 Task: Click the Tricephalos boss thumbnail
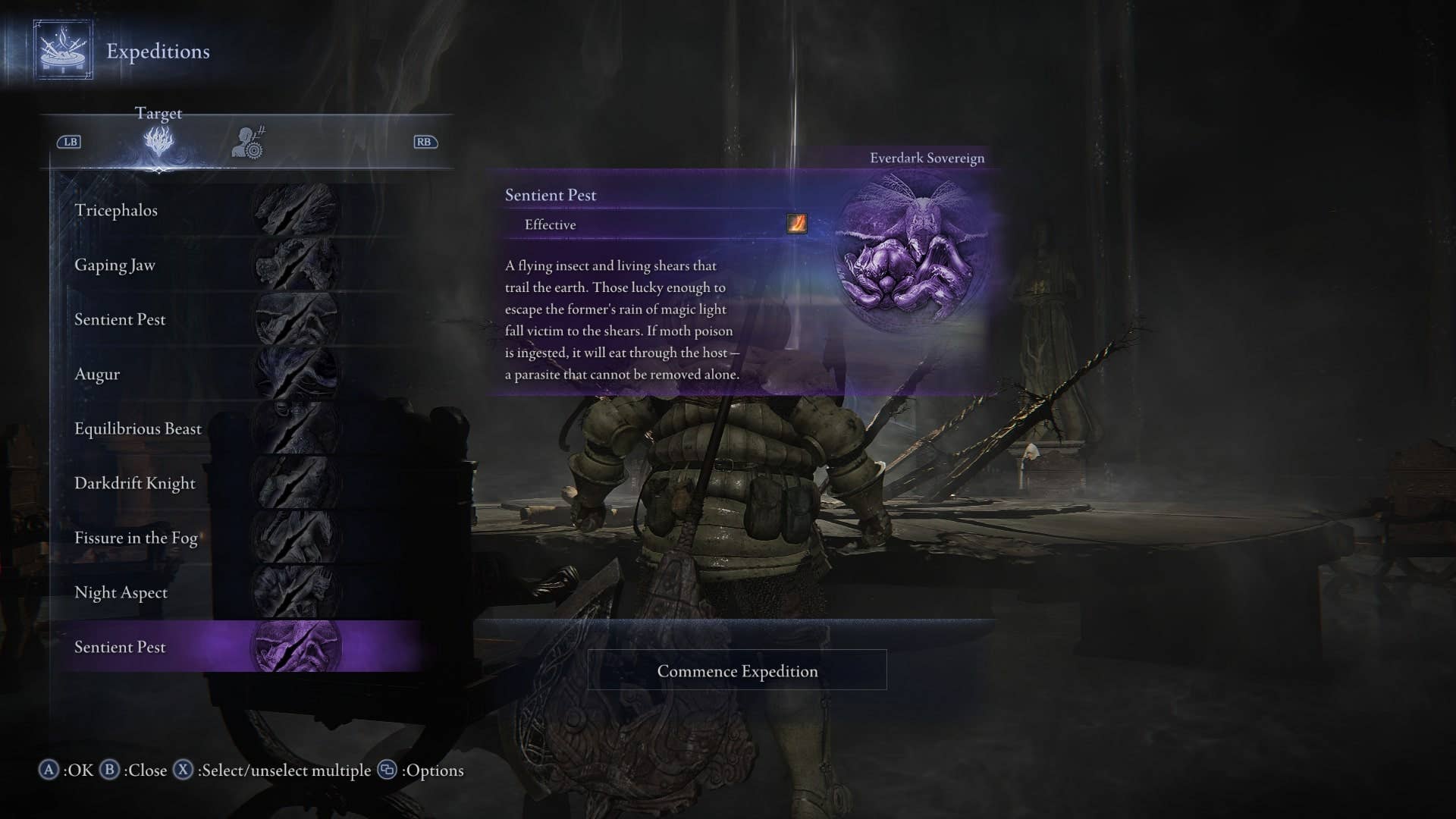[x=296, y=210]
